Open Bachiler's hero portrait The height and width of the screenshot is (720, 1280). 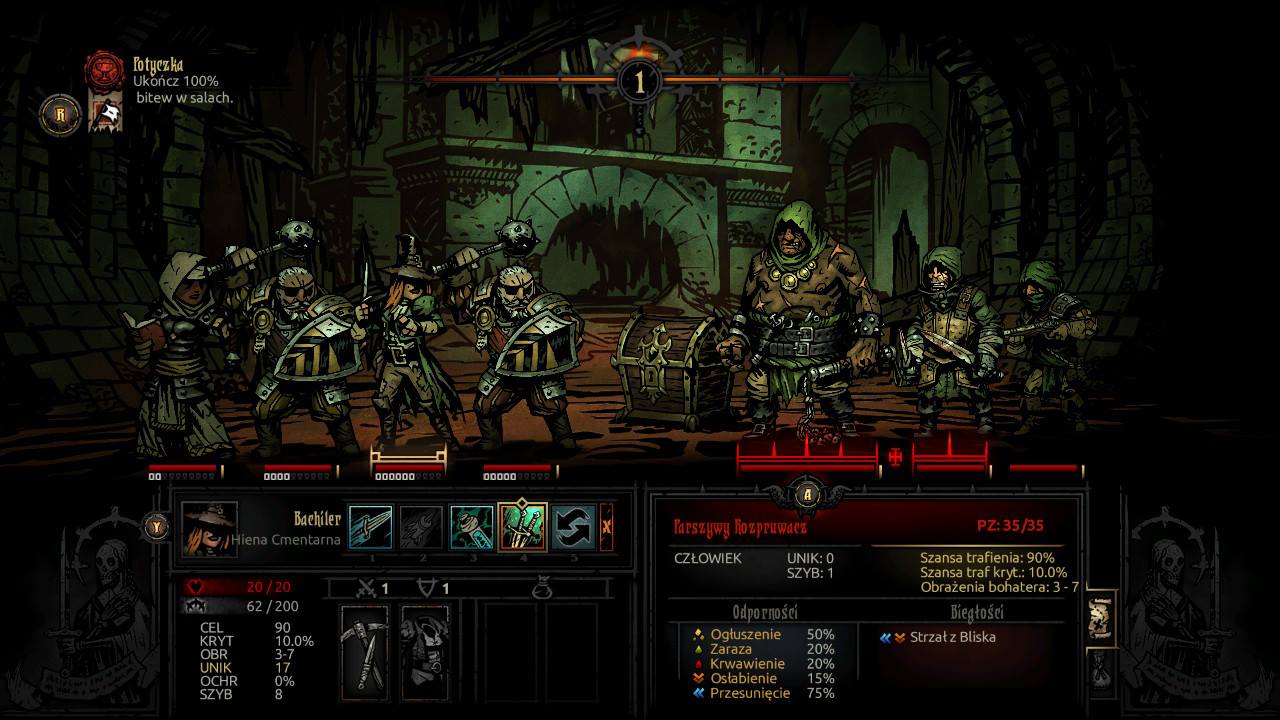pyautogui.click(x=210, y=529)
